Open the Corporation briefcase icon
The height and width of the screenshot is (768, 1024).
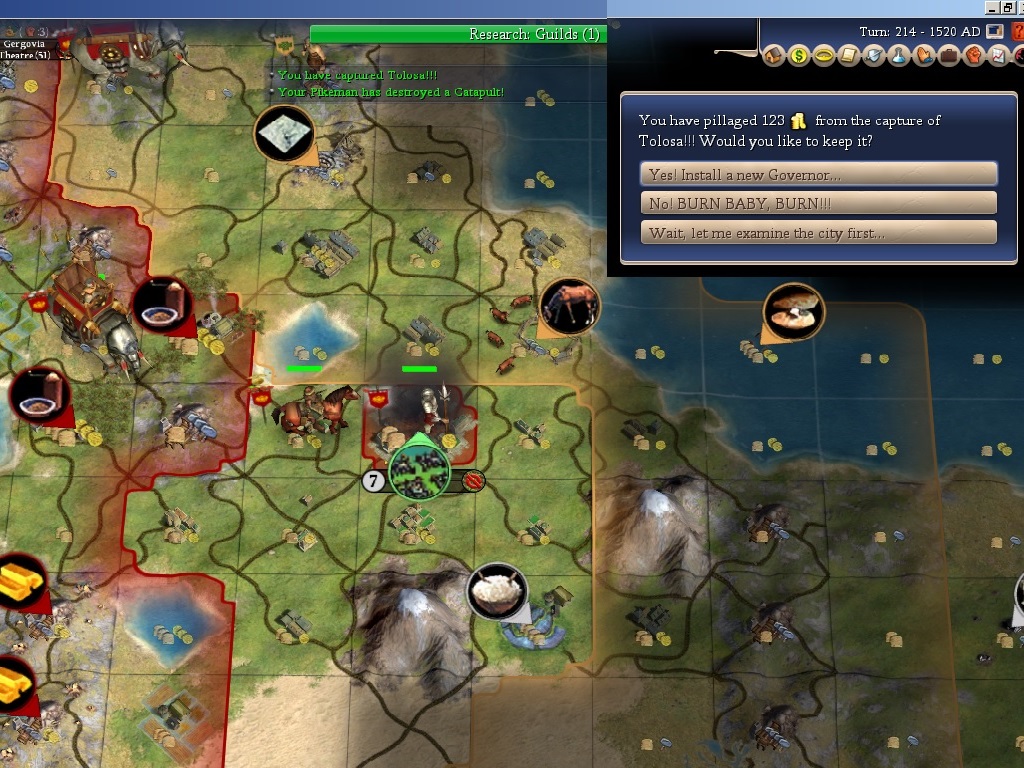click(x=948, y=56)
